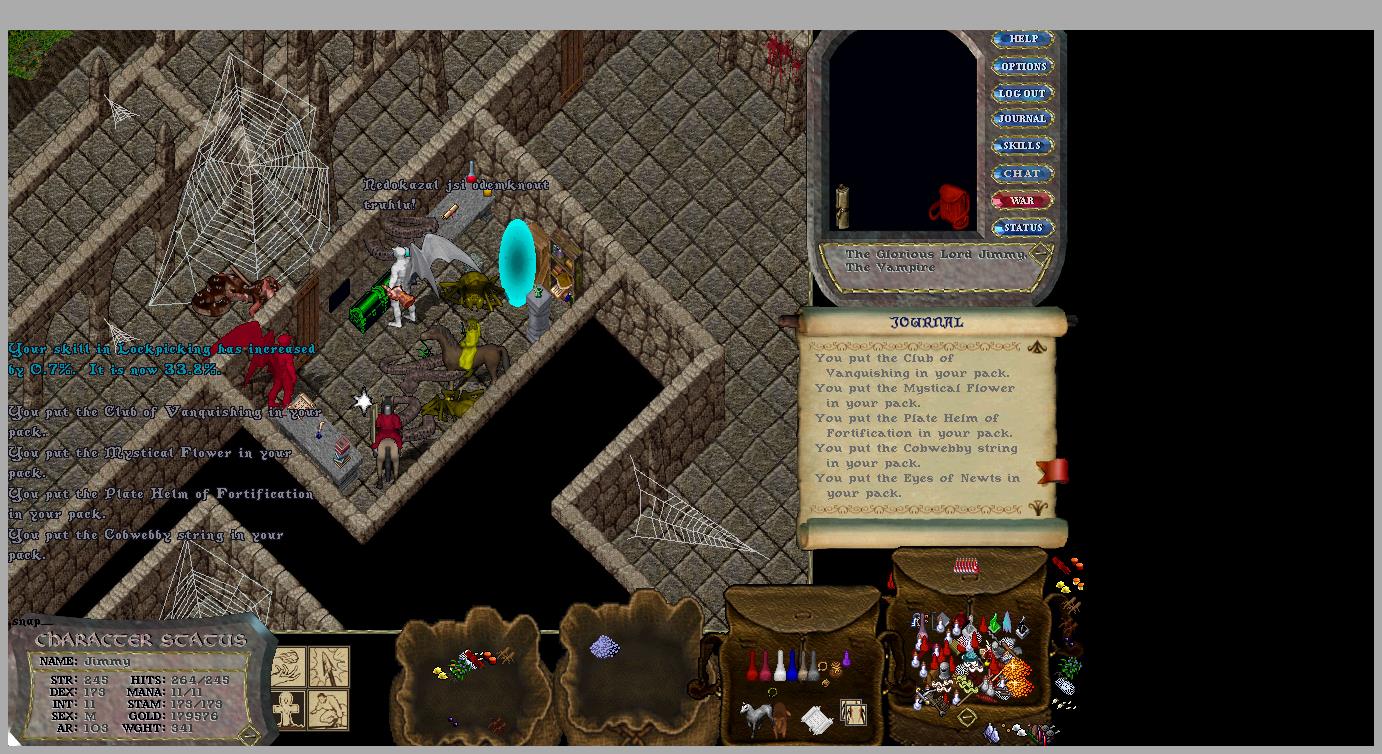Click the Log Out button

pos(1022,93)
